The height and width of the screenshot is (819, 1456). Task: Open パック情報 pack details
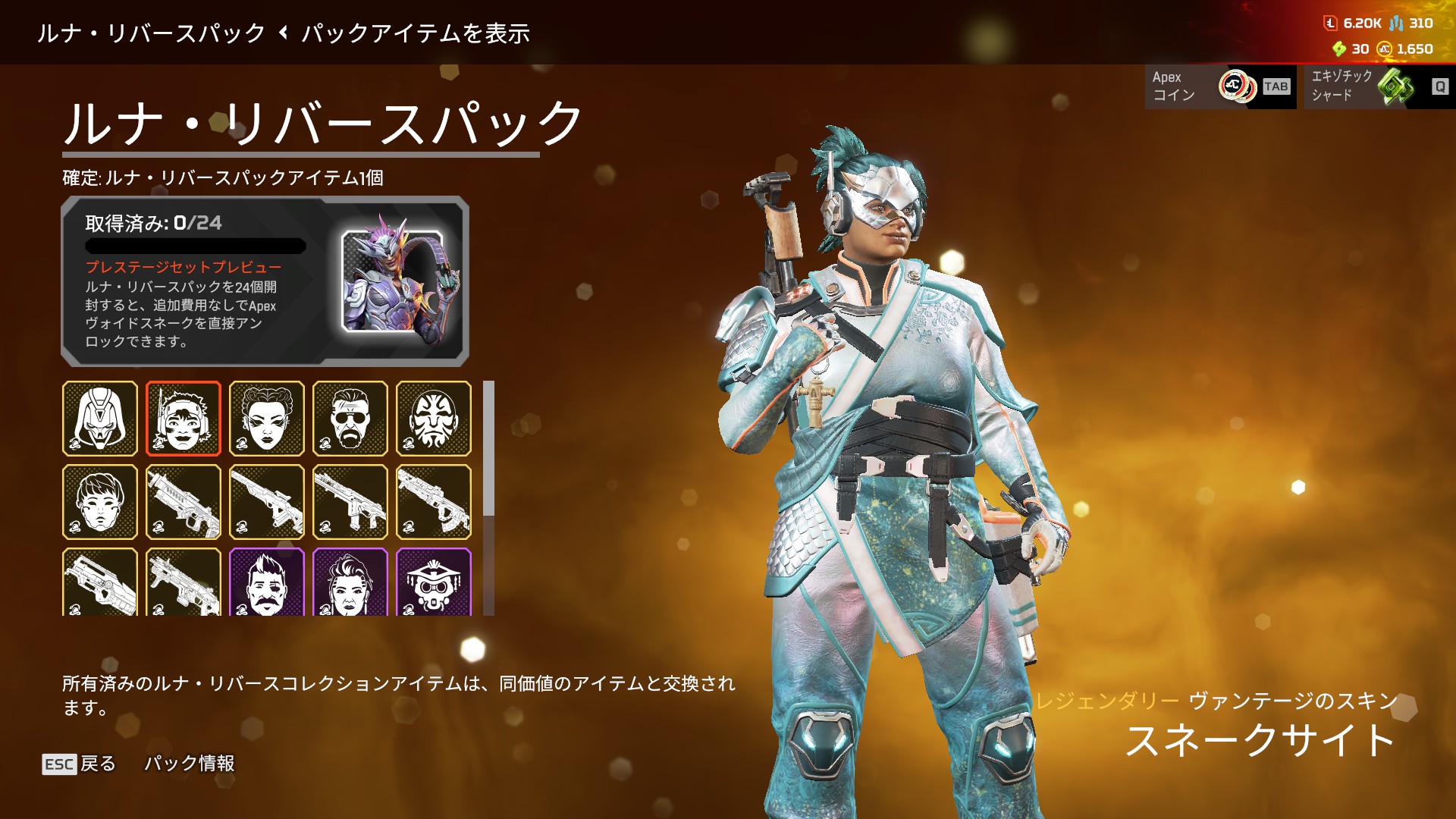190,764
